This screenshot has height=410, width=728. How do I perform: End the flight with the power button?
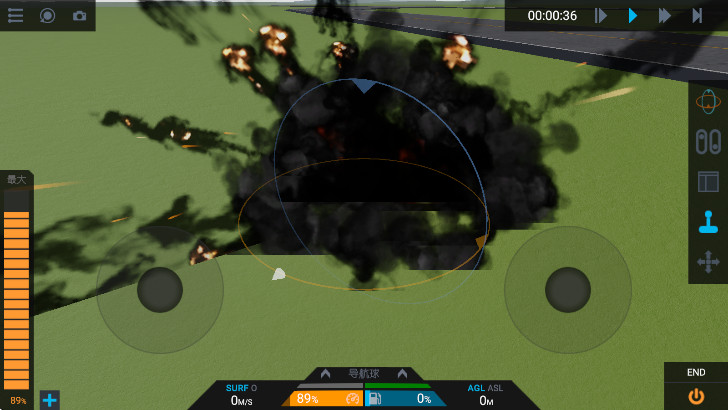point(696,395)
